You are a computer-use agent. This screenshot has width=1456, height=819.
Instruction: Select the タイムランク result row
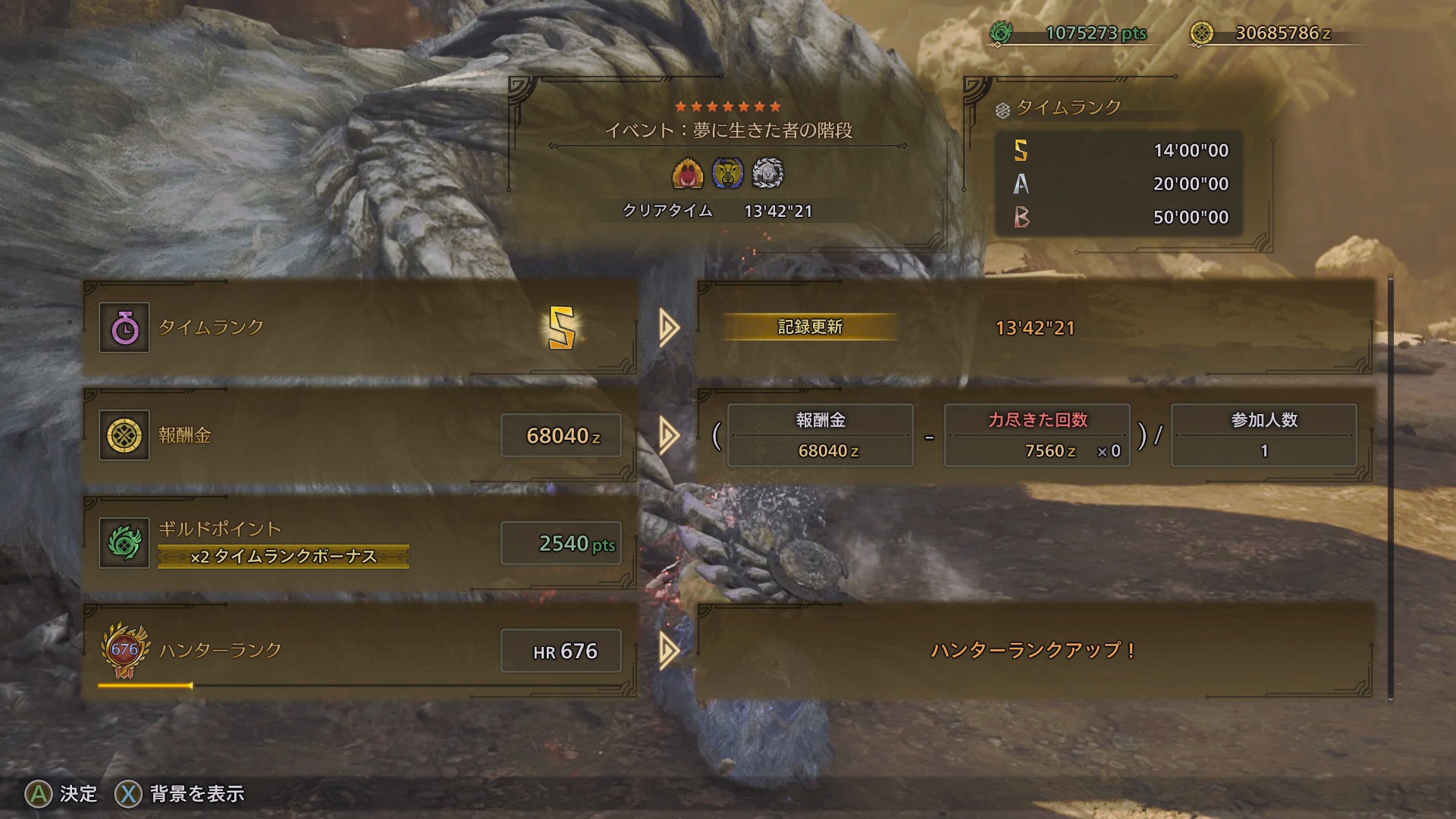pyautogui.click(x=359, y=328)
